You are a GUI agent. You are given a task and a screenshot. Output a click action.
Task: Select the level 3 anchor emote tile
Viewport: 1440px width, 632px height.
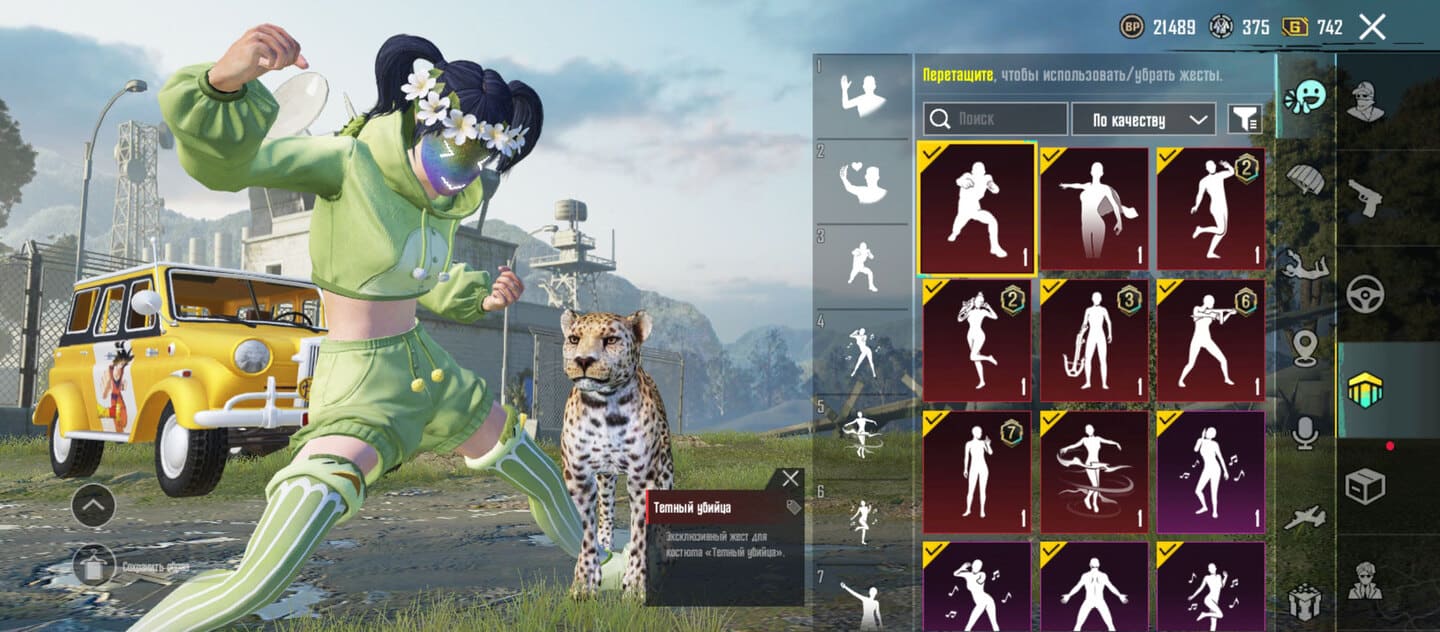tap(1094, 340)
